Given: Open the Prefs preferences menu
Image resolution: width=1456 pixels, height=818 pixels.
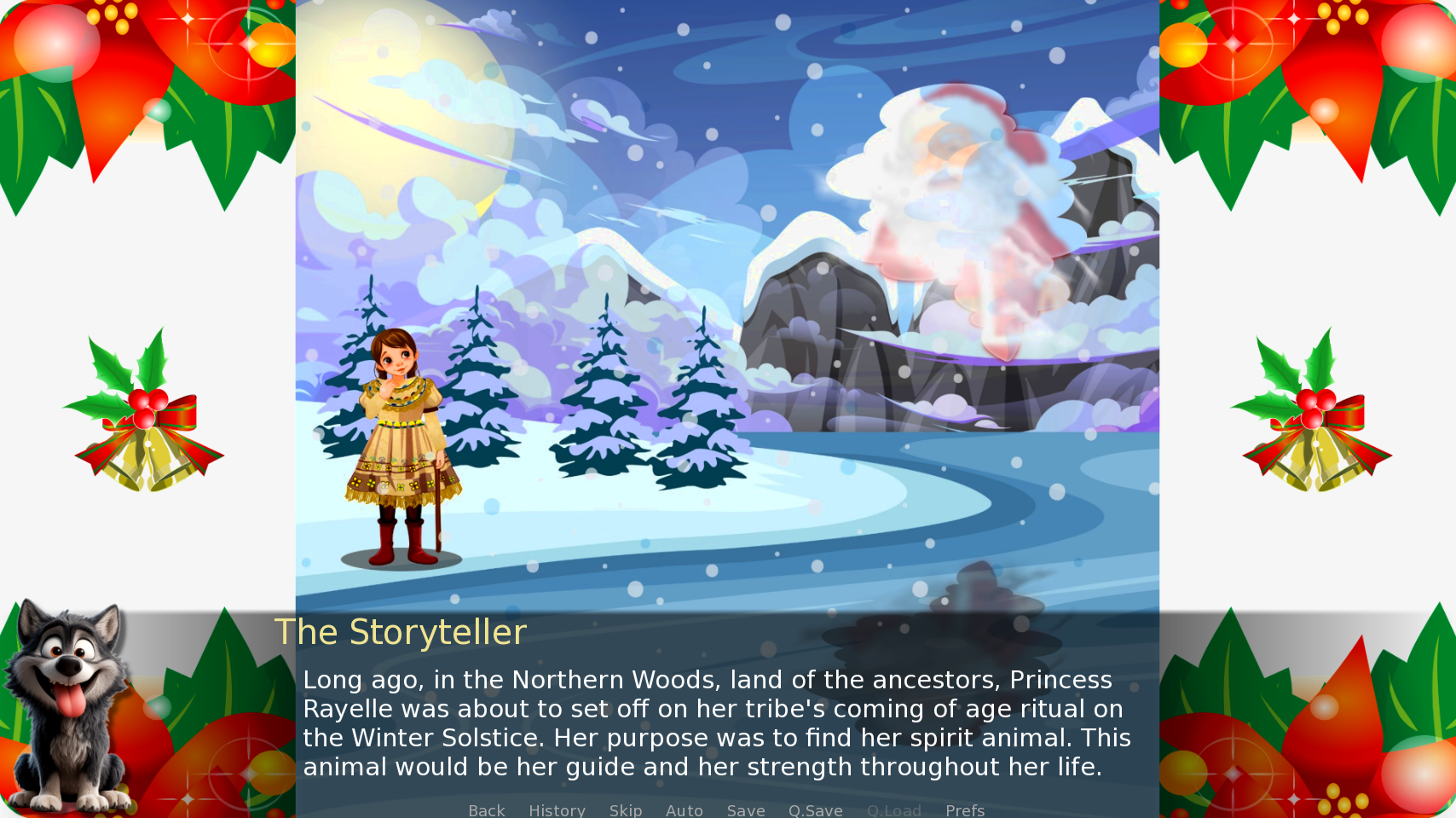Looking at the screenshot, I should [x=964, y=810].
